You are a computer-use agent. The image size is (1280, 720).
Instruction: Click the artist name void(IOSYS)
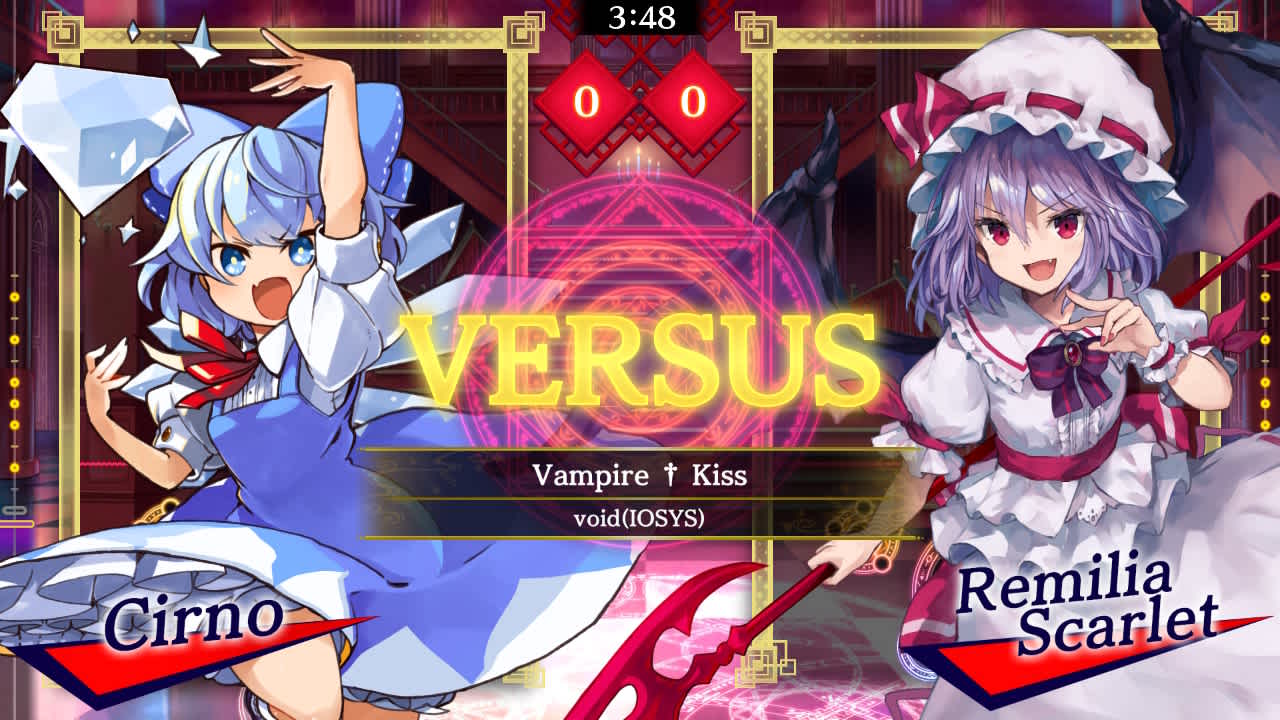click(x=640, y=518)
